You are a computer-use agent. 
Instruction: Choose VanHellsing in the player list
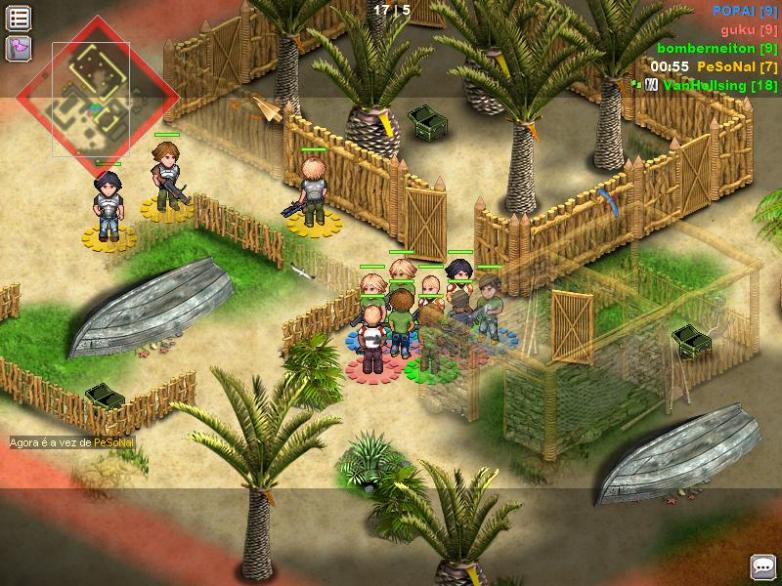pos(718,86)
